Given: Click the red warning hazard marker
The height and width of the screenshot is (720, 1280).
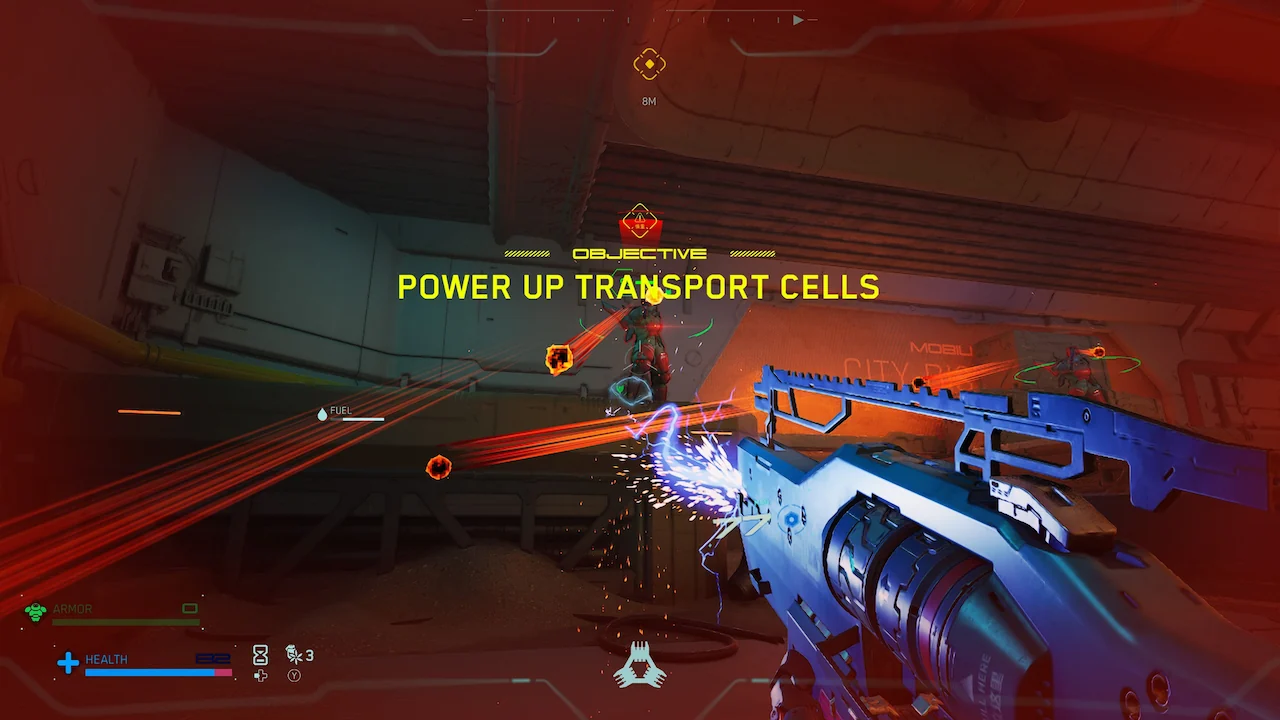Looking at the screenshot, I should (637, 220).
